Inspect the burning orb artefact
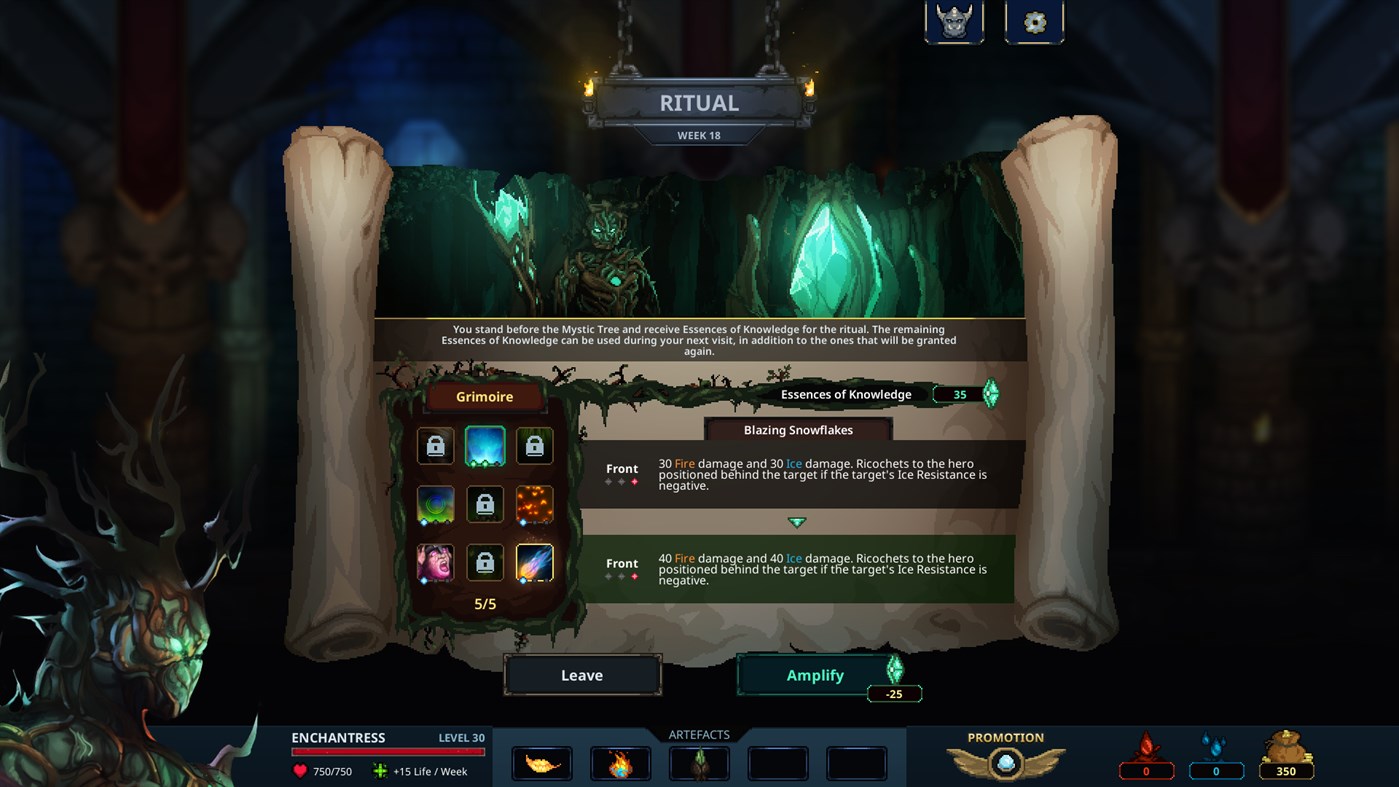The height and width of the screenshot is (787, 1399). click(x=620, y=762)
